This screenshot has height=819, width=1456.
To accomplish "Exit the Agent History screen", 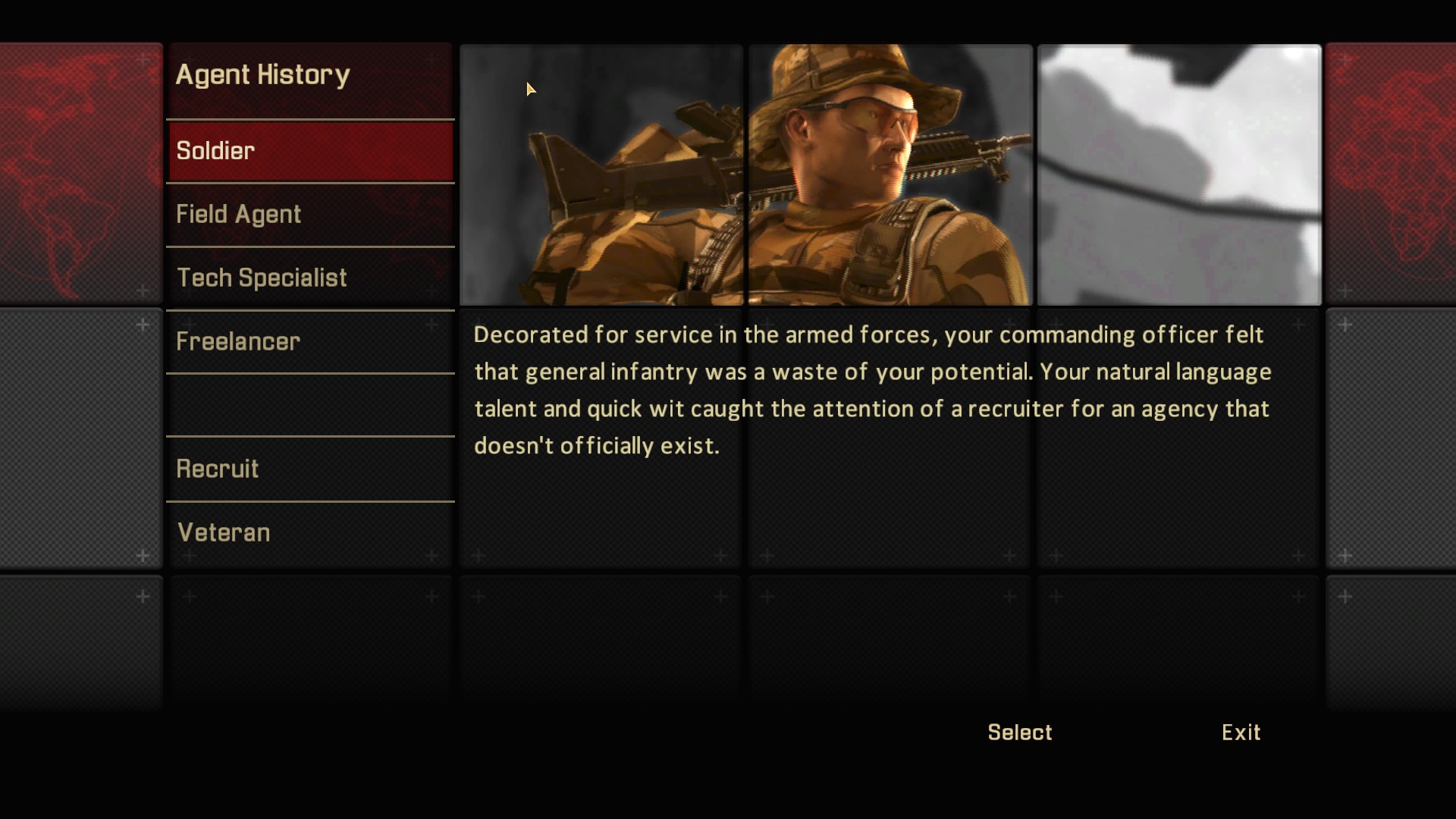I will click(1241, 733).
